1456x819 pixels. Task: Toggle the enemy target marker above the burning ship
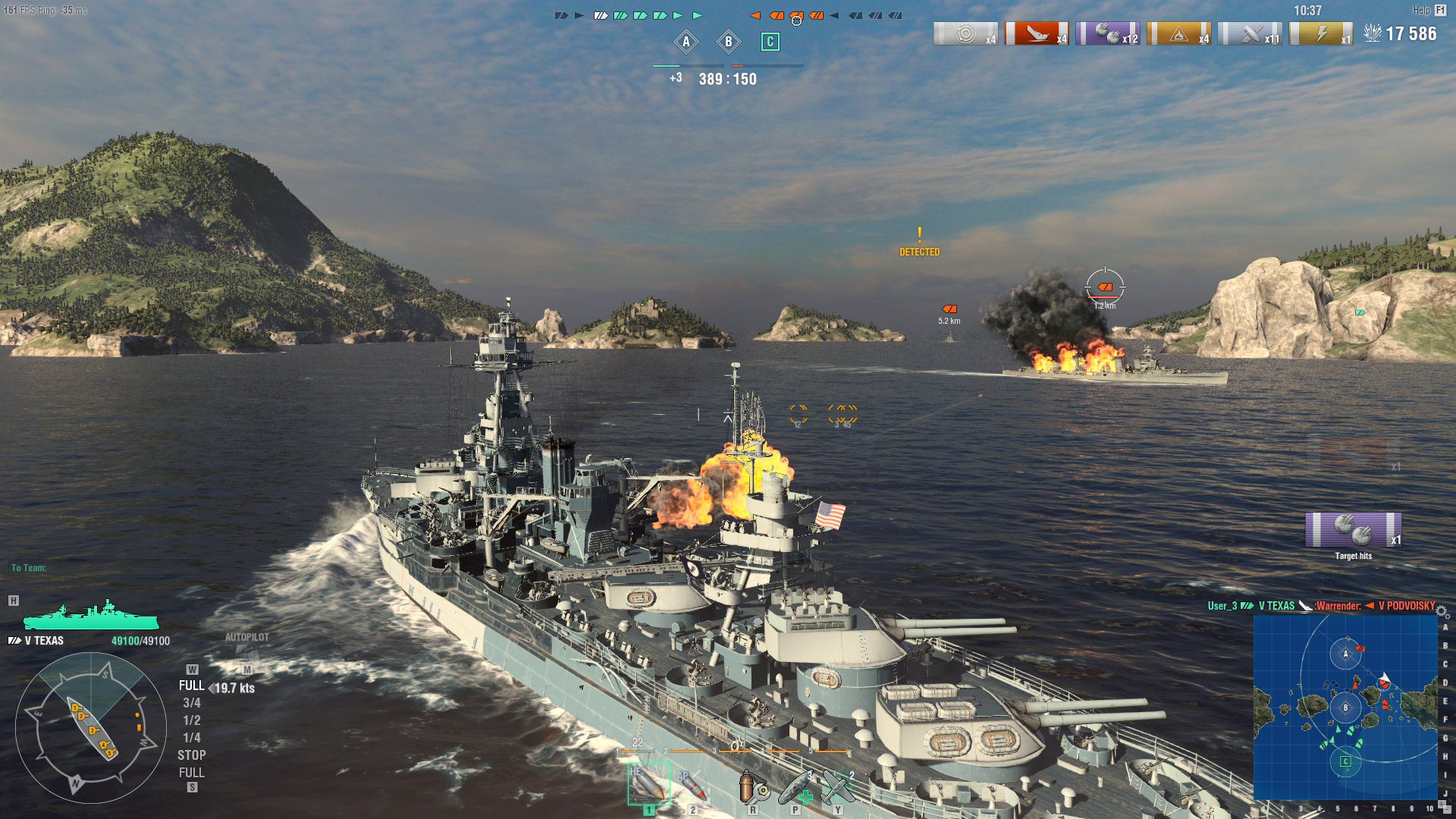(x=1105, y=288)
